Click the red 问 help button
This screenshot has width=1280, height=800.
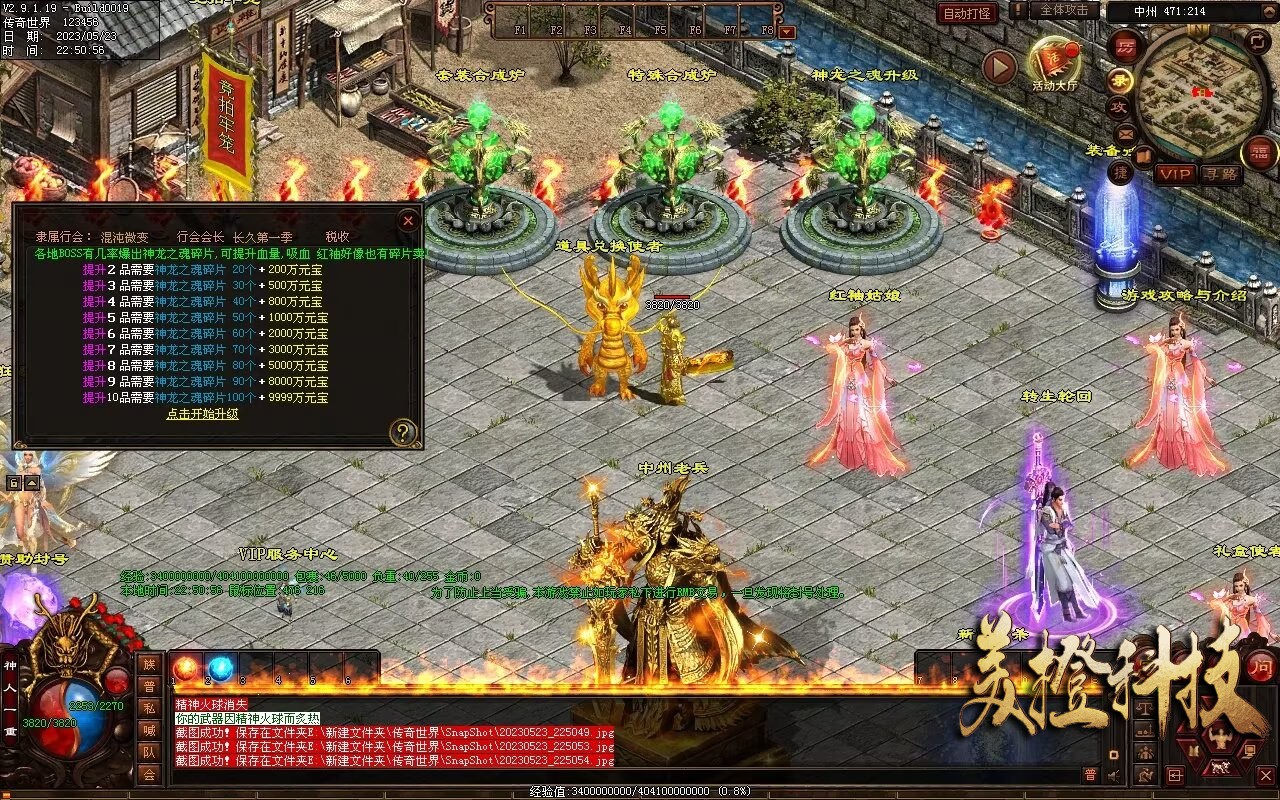point(1260,666)
